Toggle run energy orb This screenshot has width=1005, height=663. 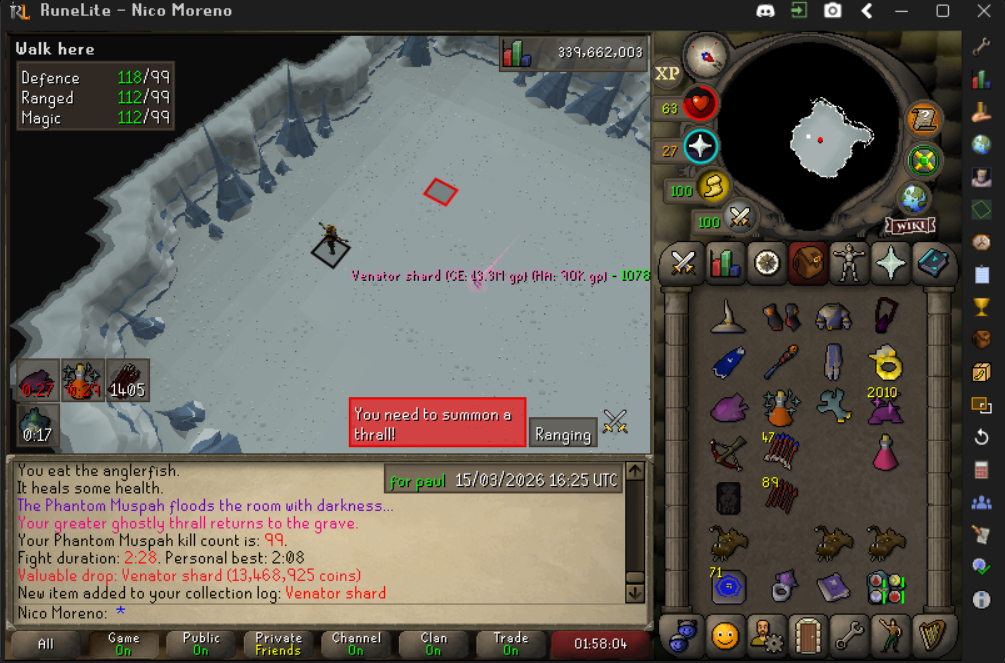(x=711, y=188)
